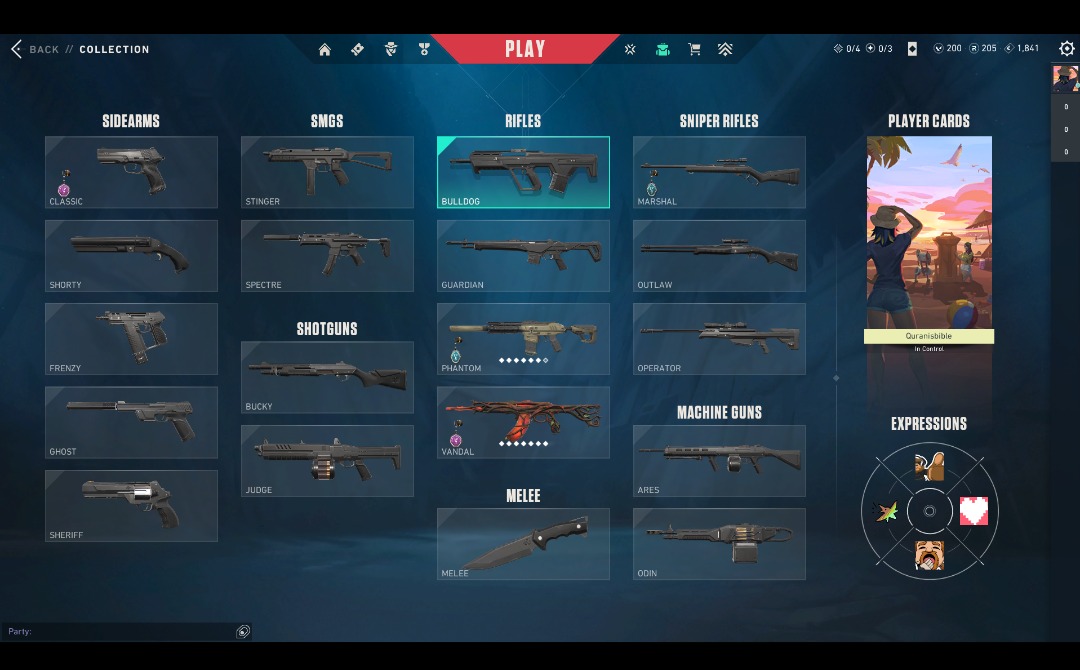Choose the Shorty weapon tile

131,256
